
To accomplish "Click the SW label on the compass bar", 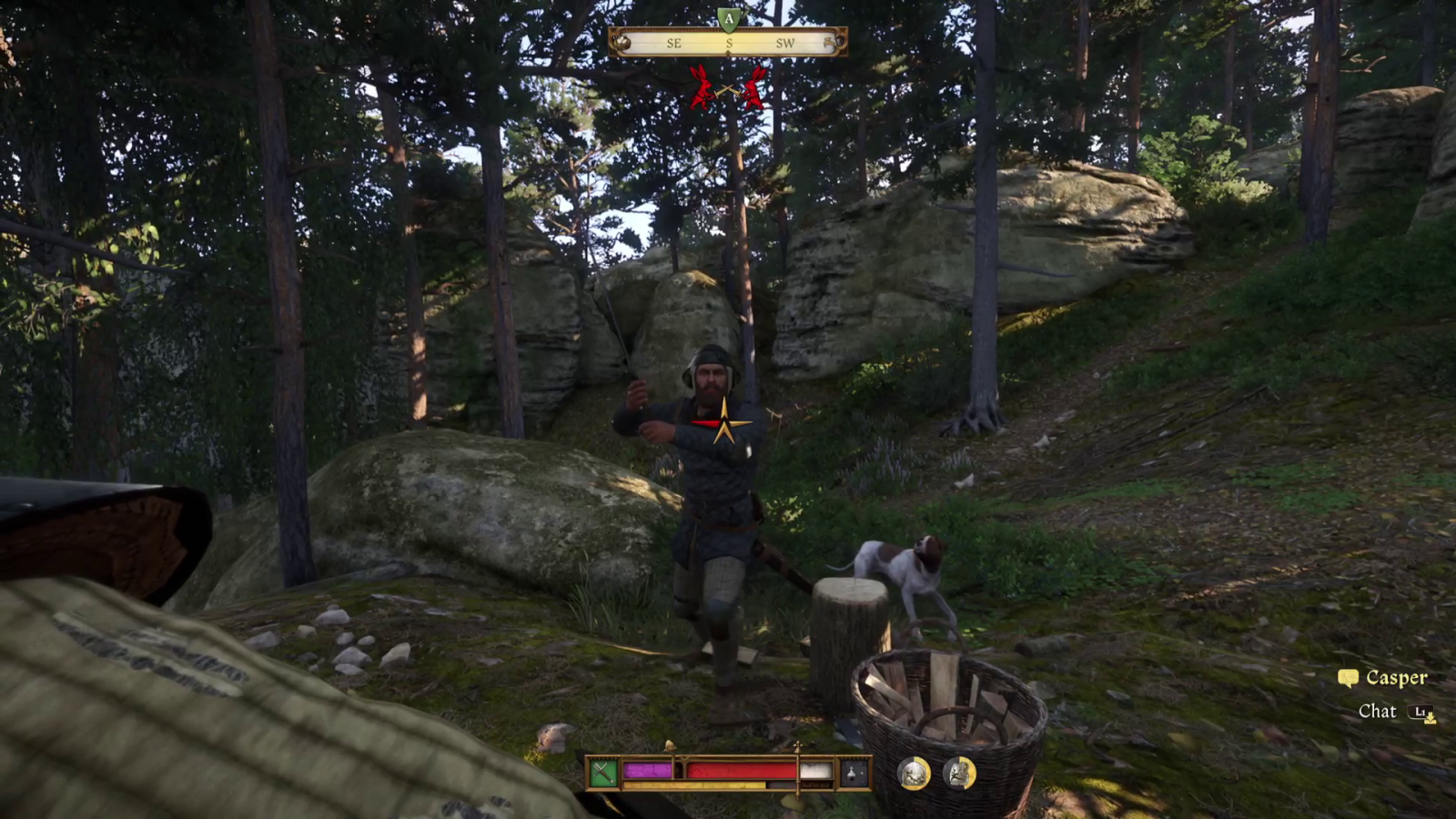I will pos(785,43).
